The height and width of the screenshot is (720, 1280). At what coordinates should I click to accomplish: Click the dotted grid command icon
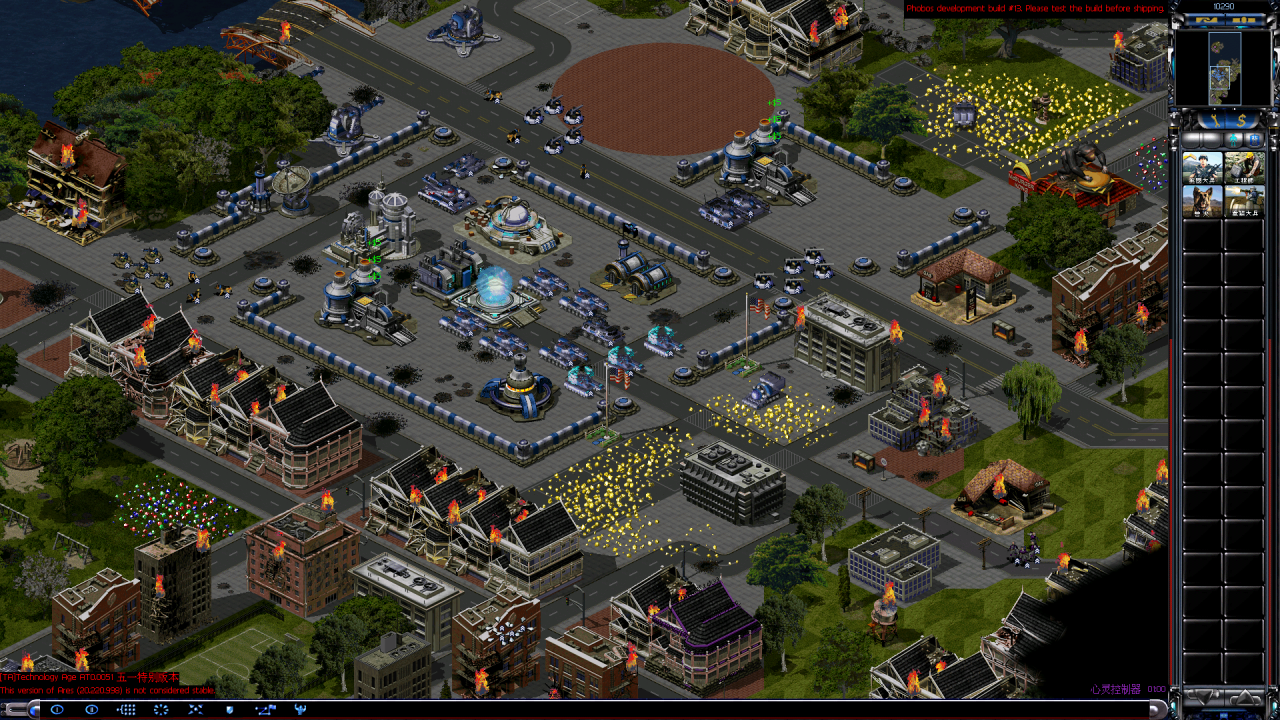(126, 709)
